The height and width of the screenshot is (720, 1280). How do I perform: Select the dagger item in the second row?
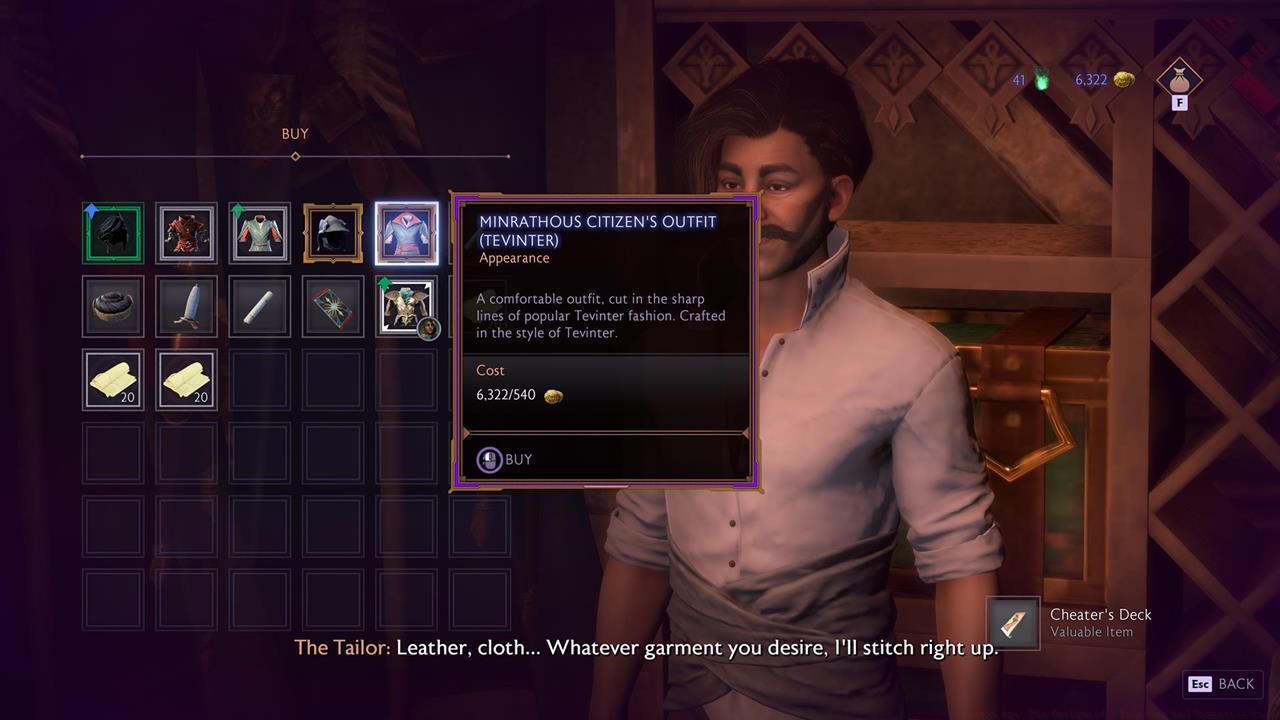click(x=186, y=305)
